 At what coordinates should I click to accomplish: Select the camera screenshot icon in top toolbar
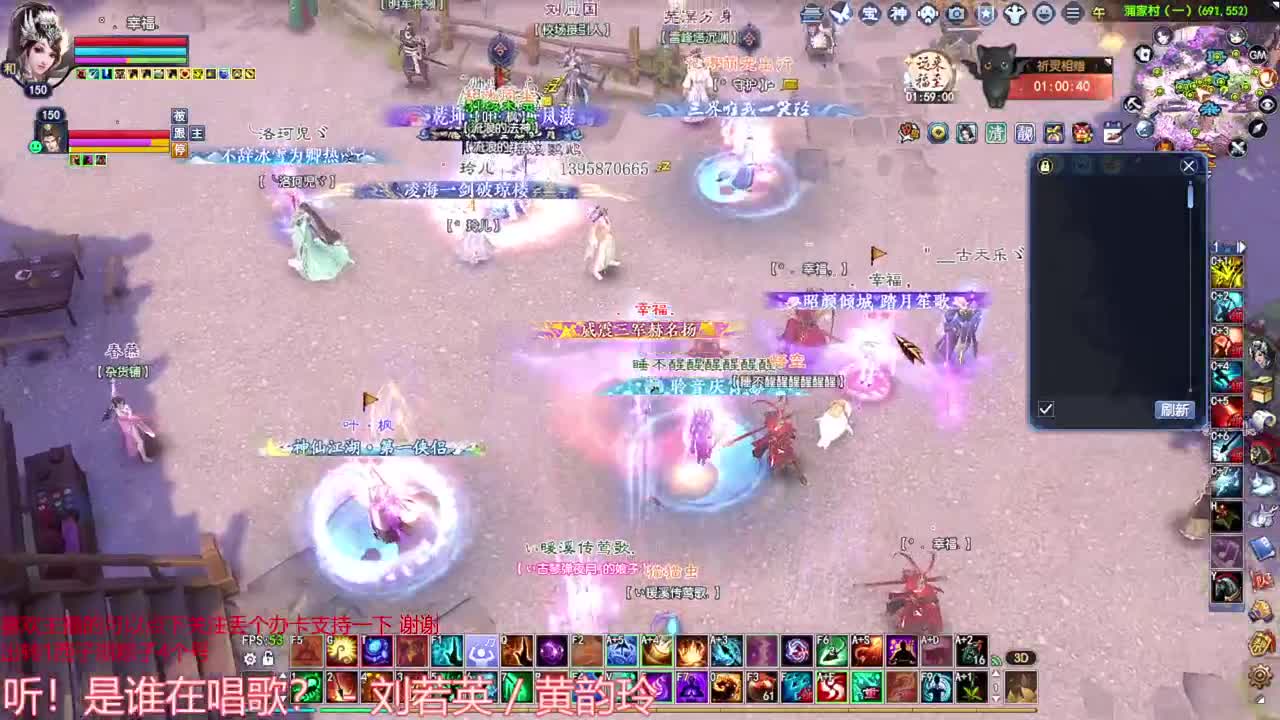(956, 14)
